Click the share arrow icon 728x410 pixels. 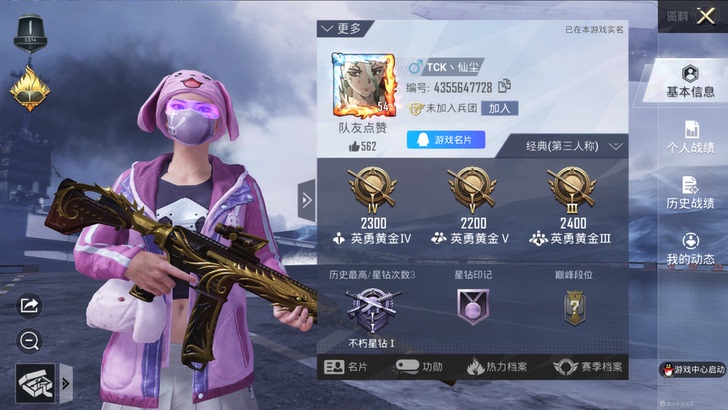coord(29,304)
